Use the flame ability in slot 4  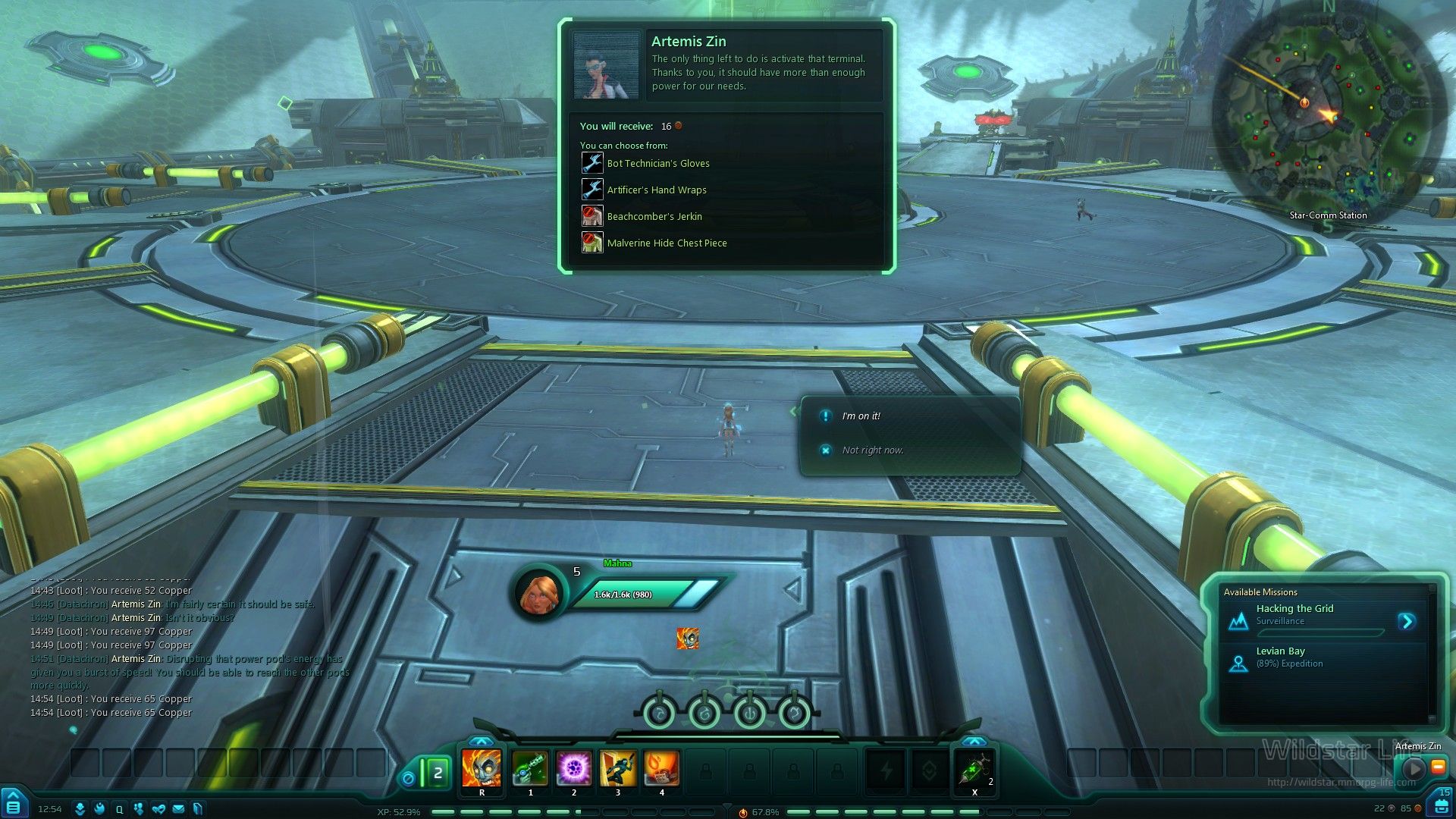pyautogui.click(x=661, y=768)
